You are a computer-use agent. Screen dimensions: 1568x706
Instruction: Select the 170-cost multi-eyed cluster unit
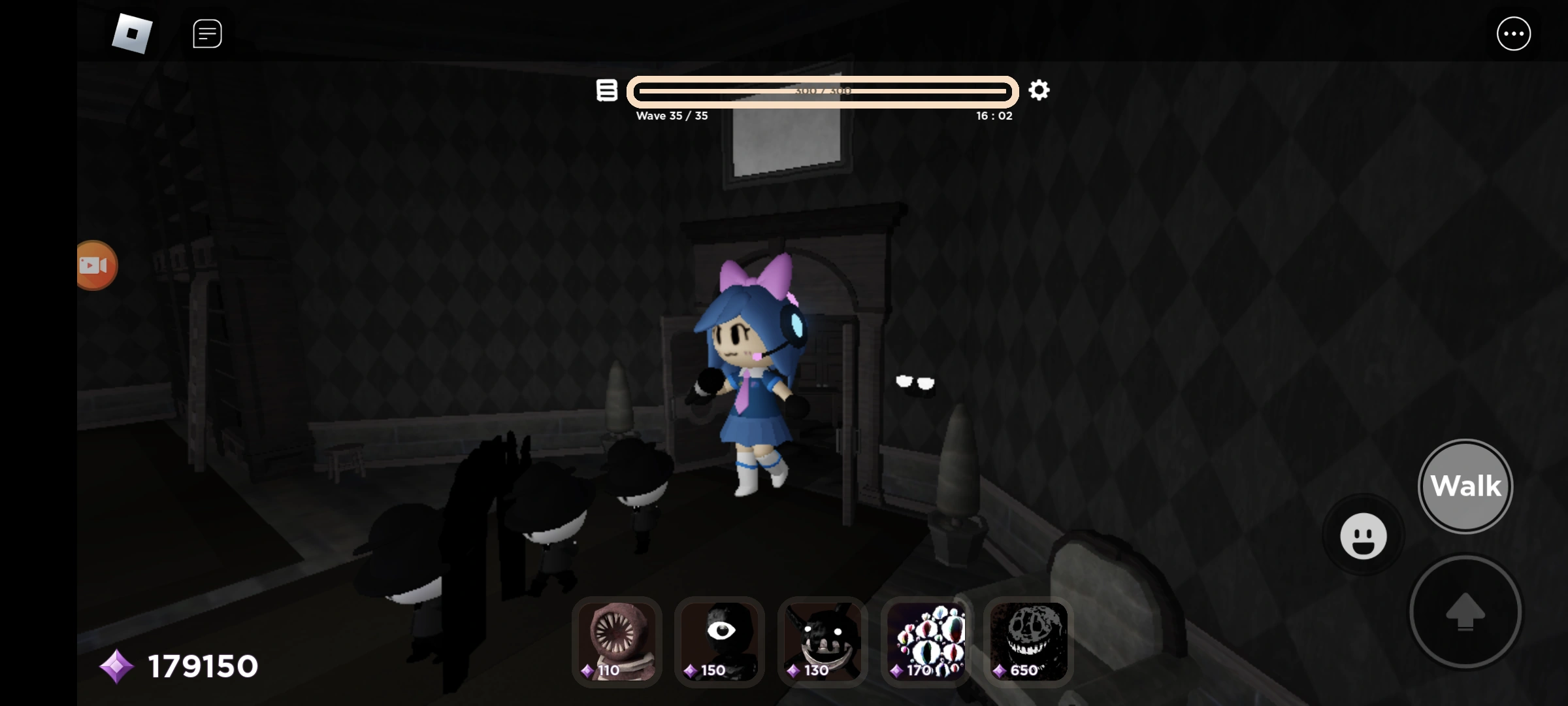pyautogui.click(x=925, y=643)
